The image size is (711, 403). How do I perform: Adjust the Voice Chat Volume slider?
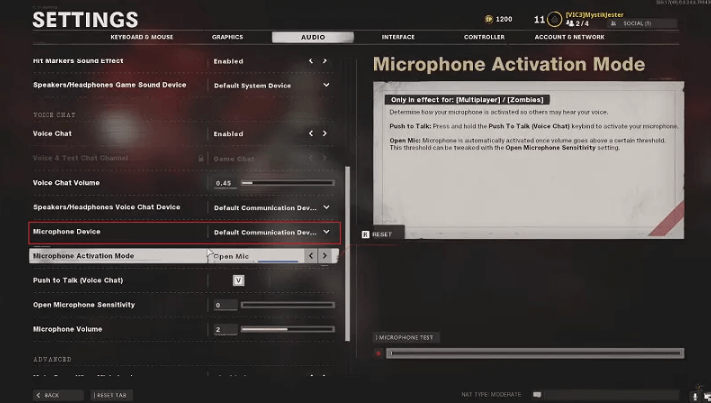pyautogui.click(x=287, y=183)
